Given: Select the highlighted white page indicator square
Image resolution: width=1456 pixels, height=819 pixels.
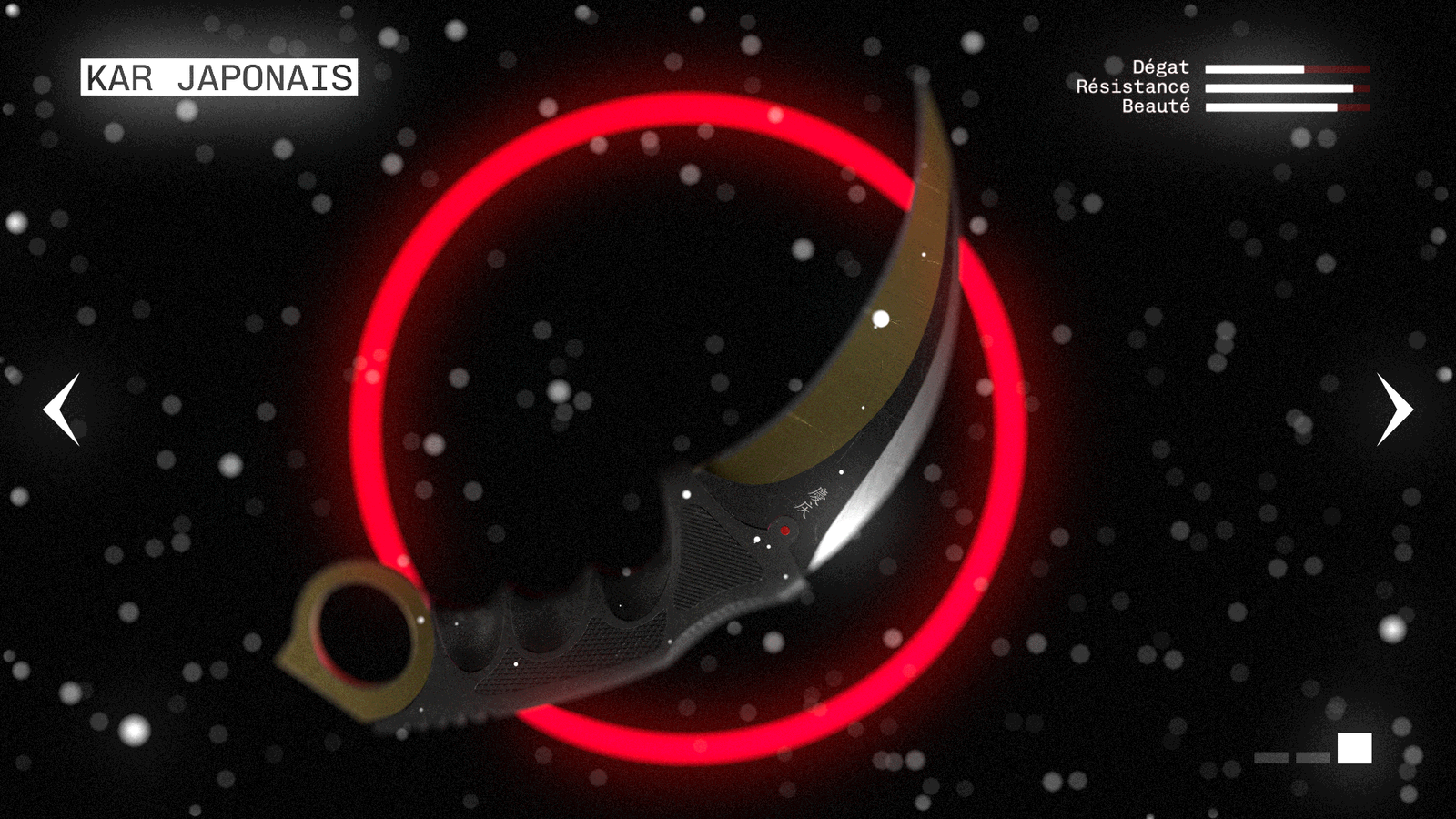Looking at the screenshot, I should (1354, 748).
